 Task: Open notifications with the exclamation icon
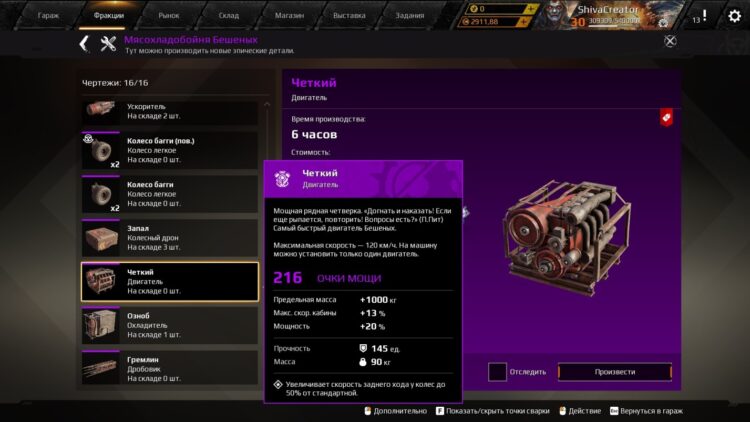click(x=704, y=16)
